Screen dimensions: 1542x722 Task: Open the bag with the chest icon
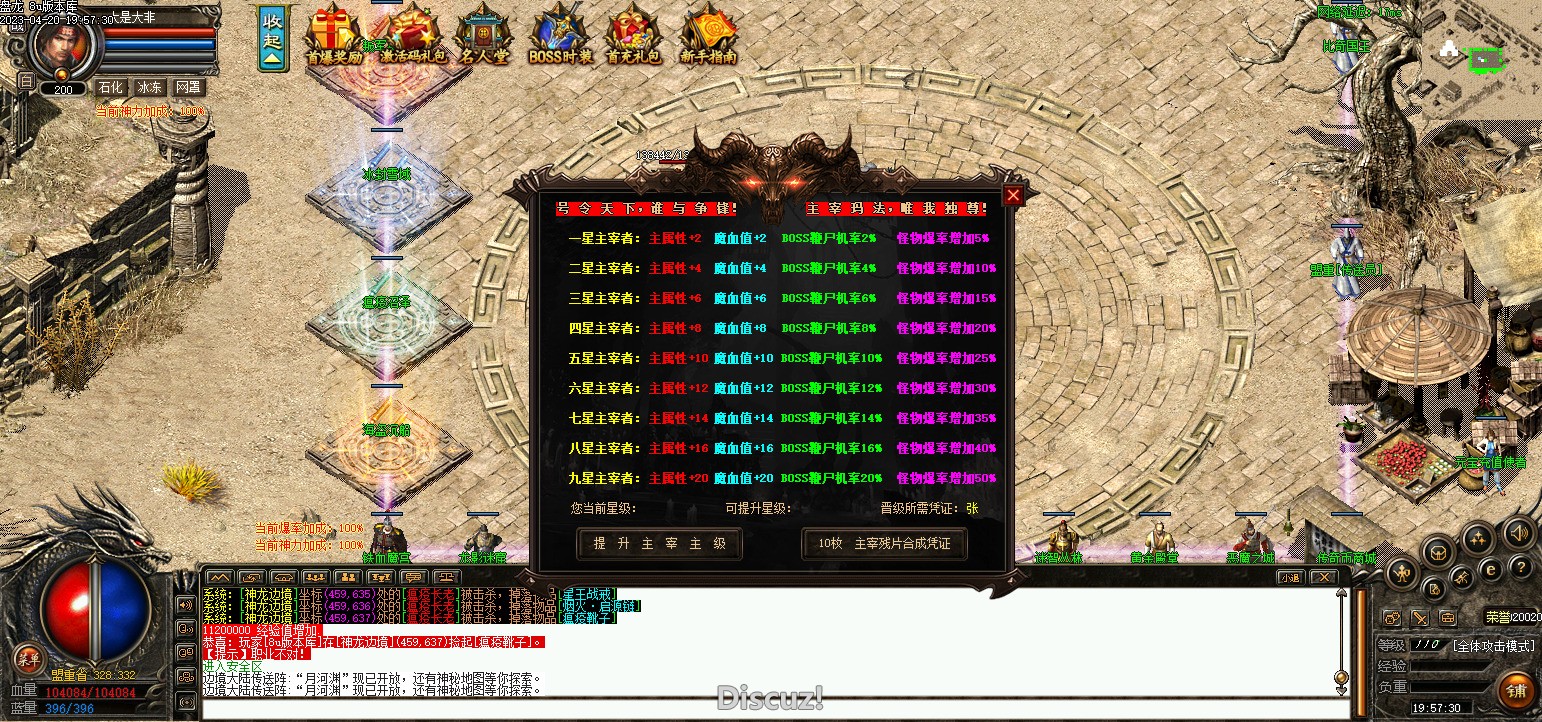click(1438, 552)
